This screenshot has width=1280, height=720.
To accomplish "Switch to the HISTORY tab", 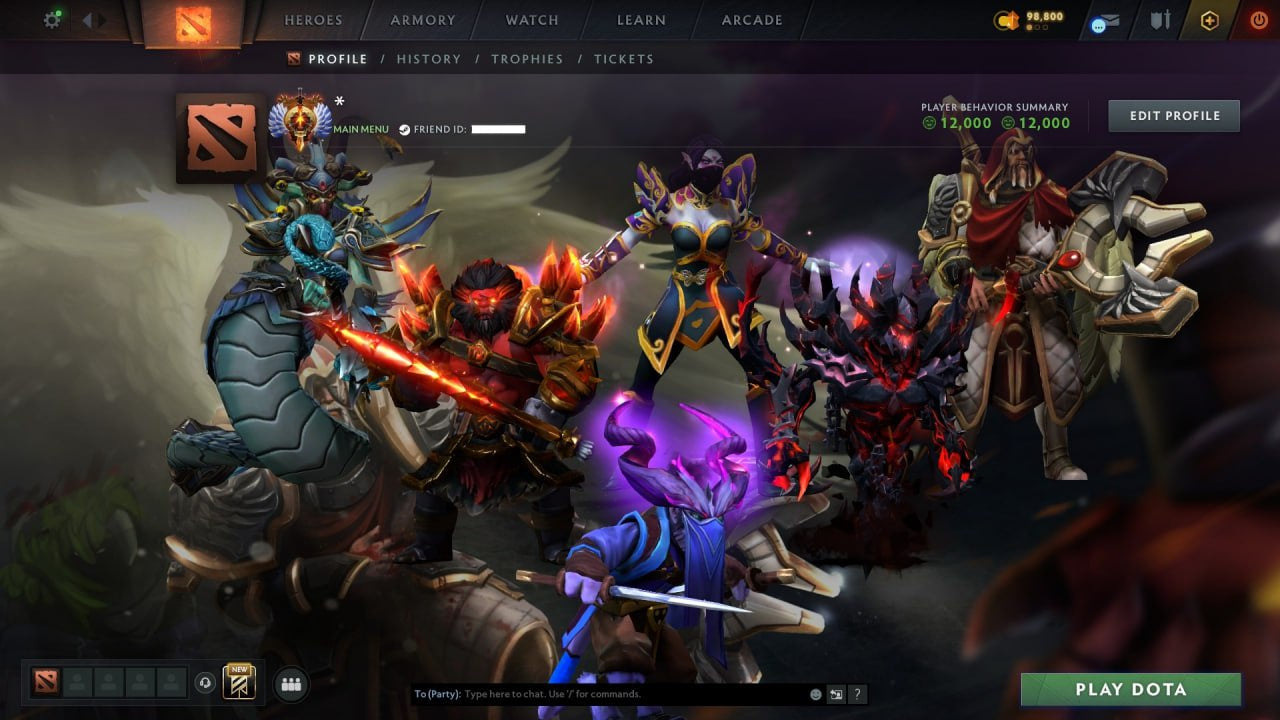I will tap(429, 59).
